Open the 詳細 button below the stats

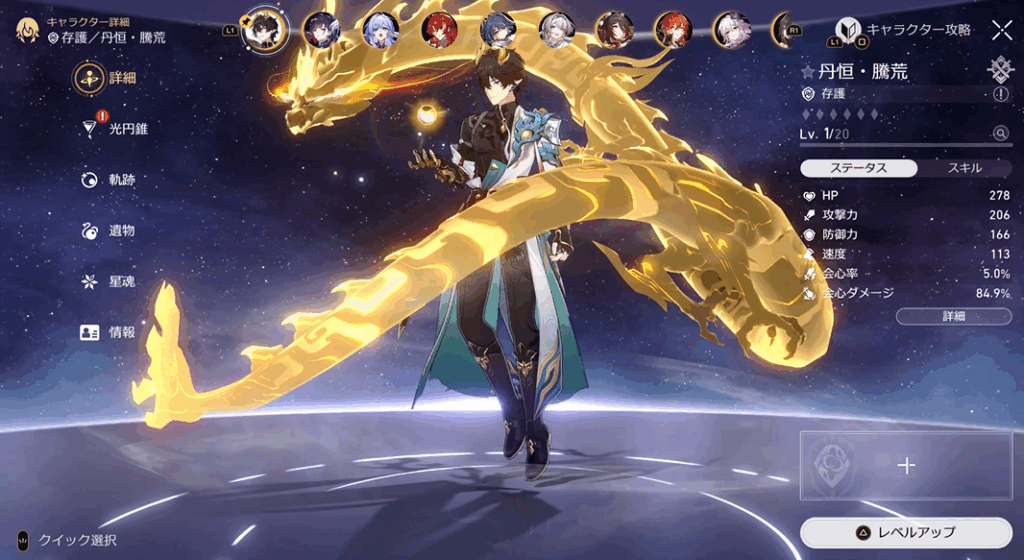click(953, 316)
